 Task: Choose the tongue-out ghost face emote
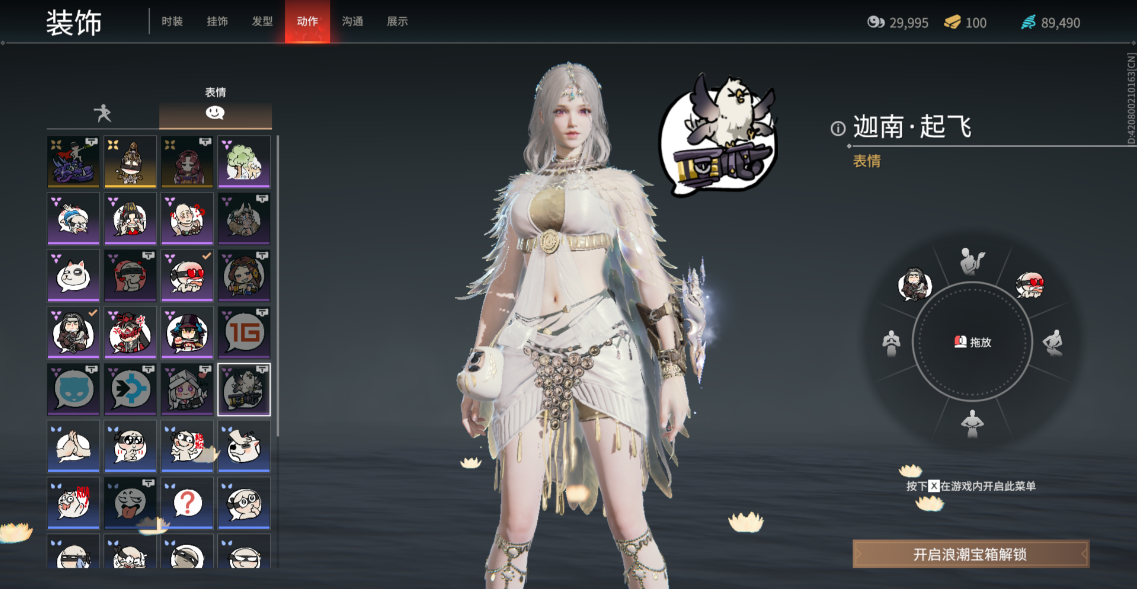130,503
